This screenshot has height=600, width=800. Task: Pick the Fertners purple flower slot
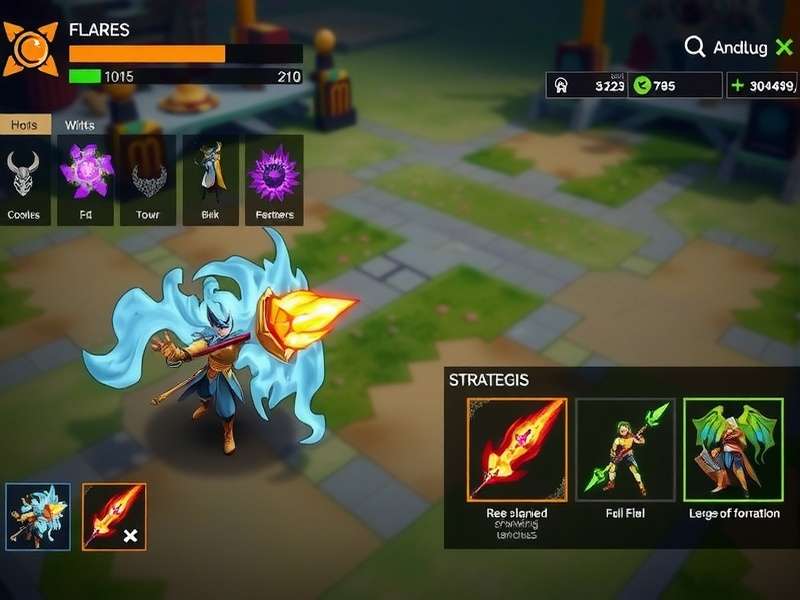click(x=274, y=178)
